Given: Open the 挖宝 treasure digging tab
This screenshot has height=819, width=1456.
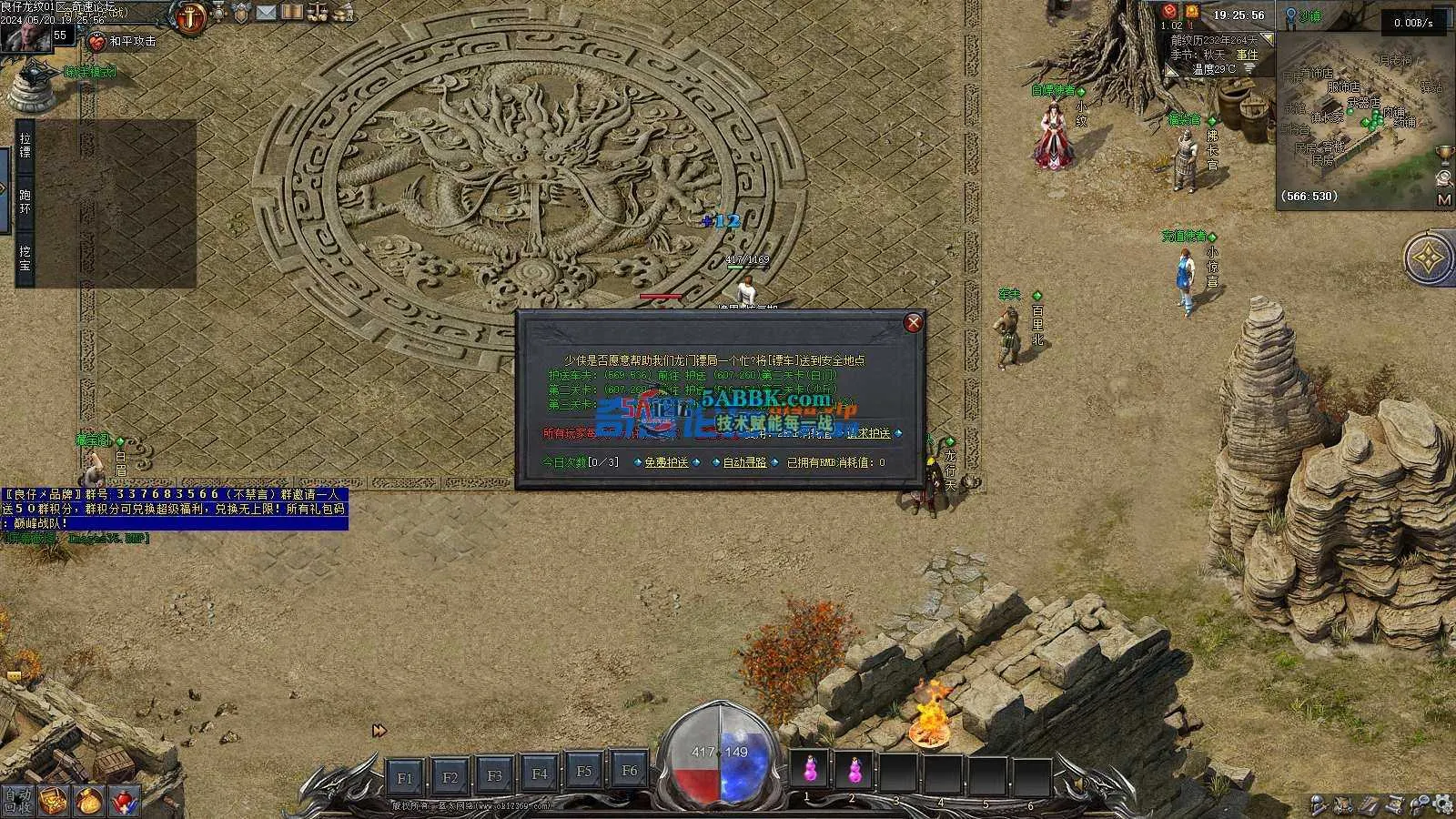Looking at the screenshot, I should [x=25, y=258].
